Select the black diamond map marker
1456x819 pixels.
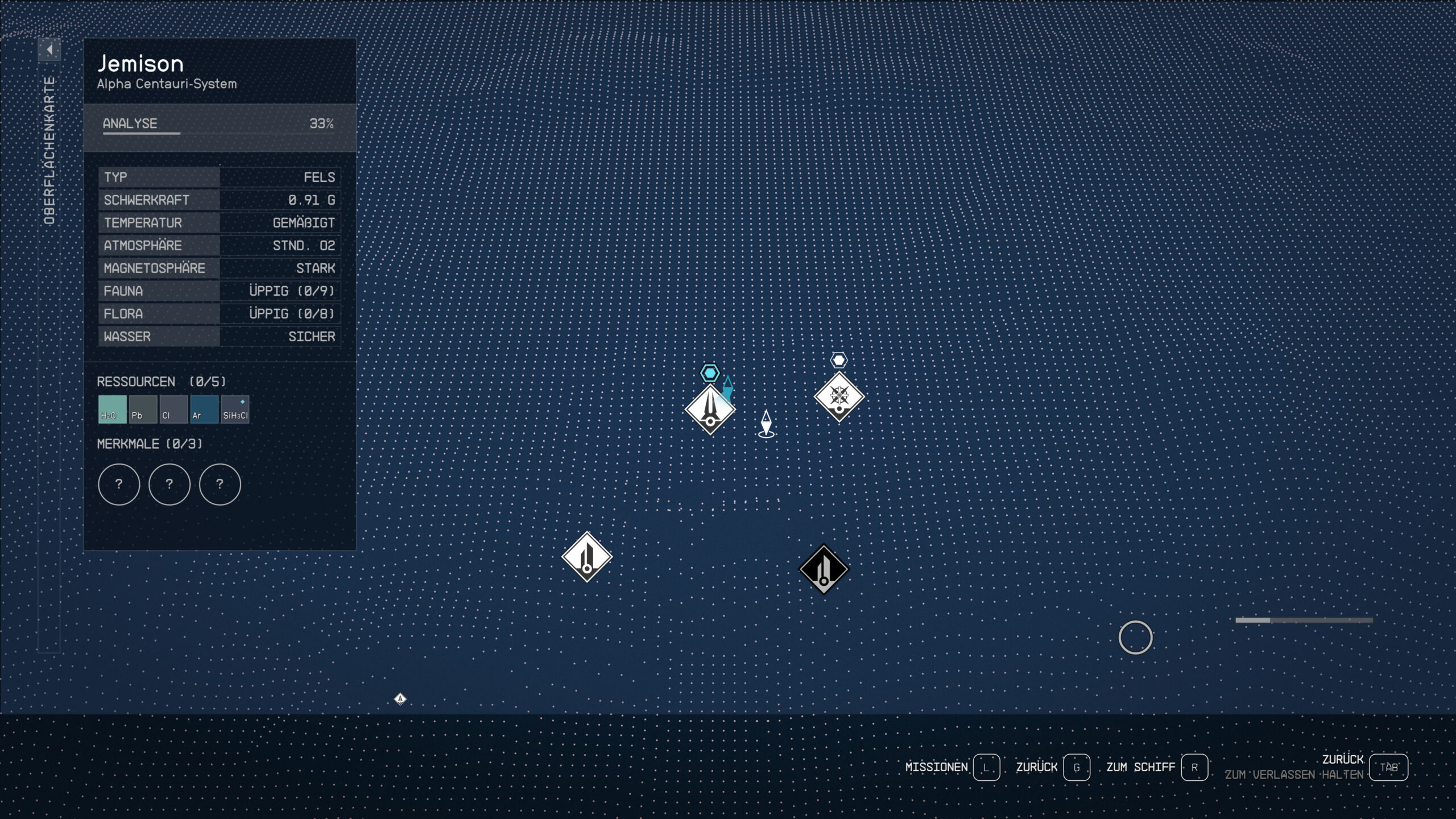[824, 569]
